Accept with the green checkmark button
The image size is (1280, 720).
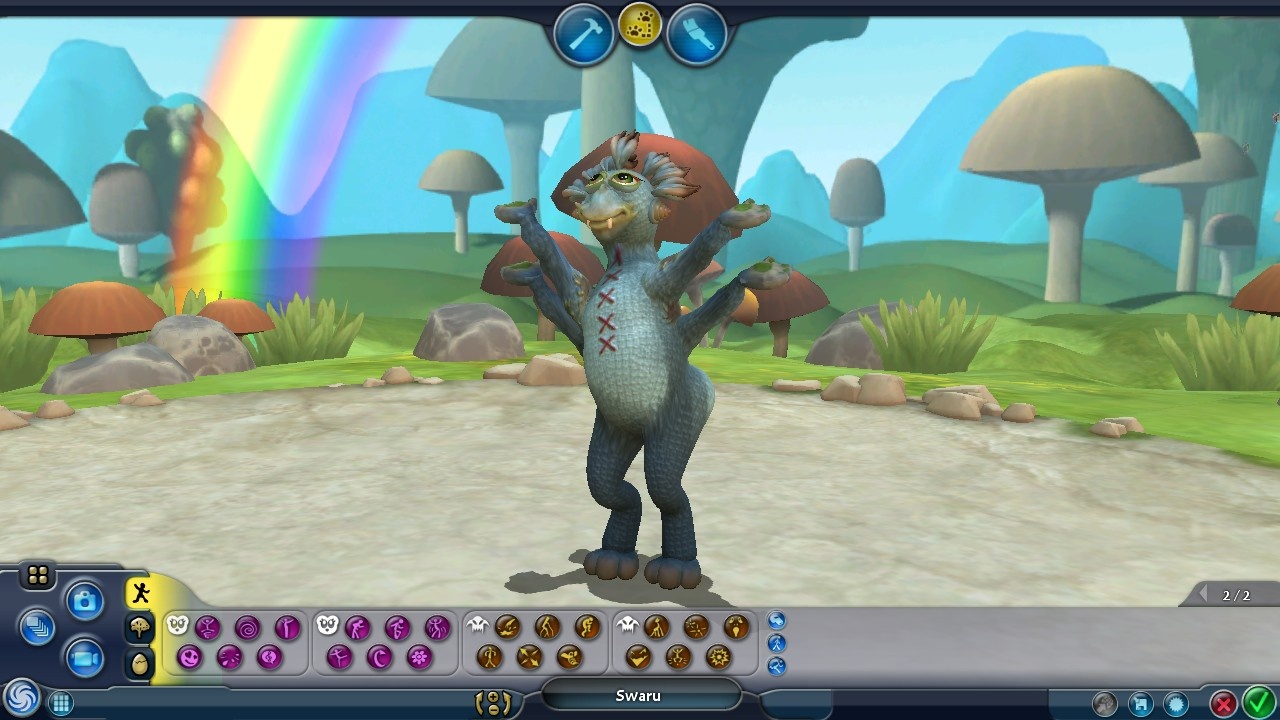1257,703
